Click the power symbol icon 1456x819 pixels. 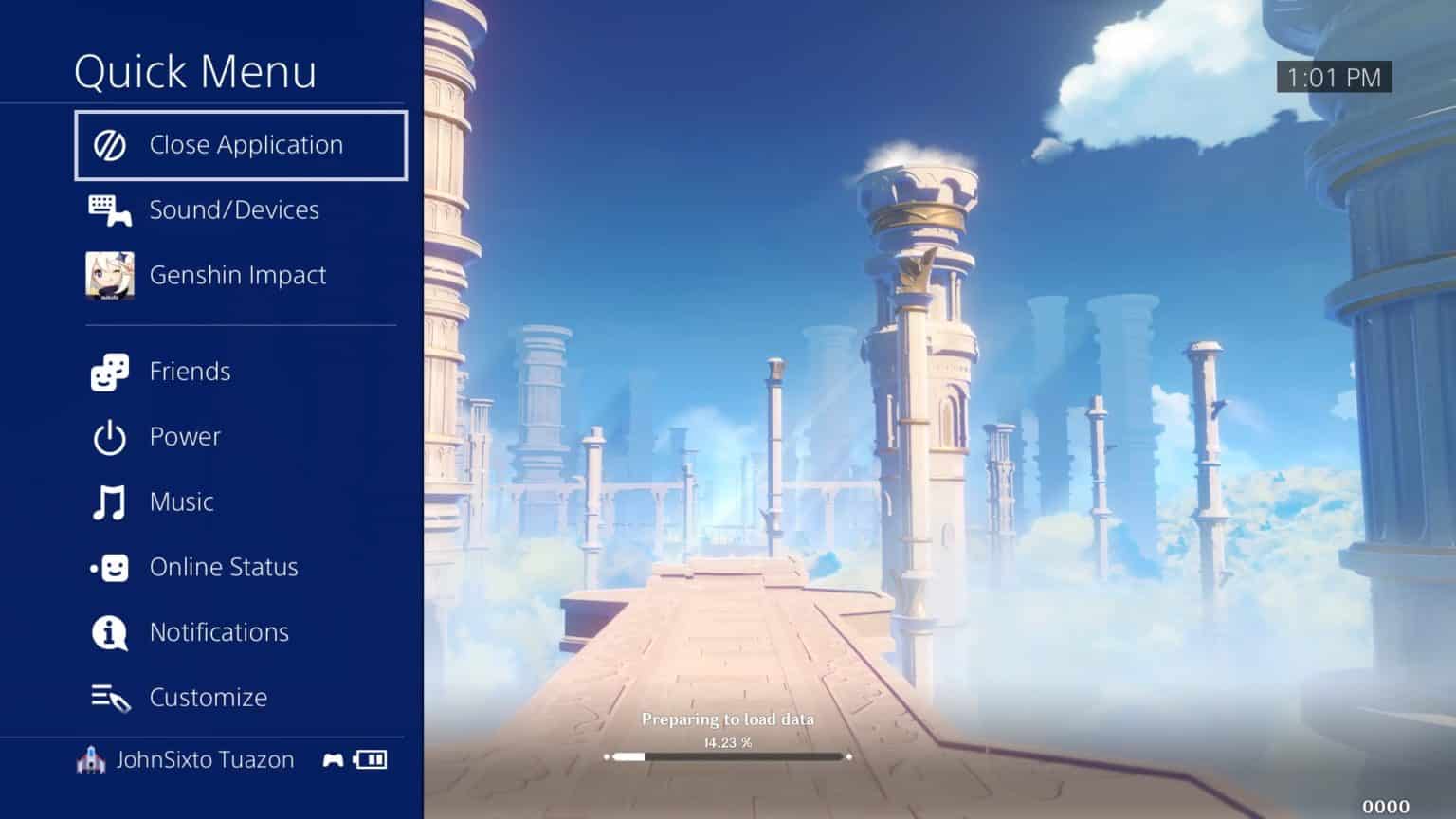click(110, 438)
